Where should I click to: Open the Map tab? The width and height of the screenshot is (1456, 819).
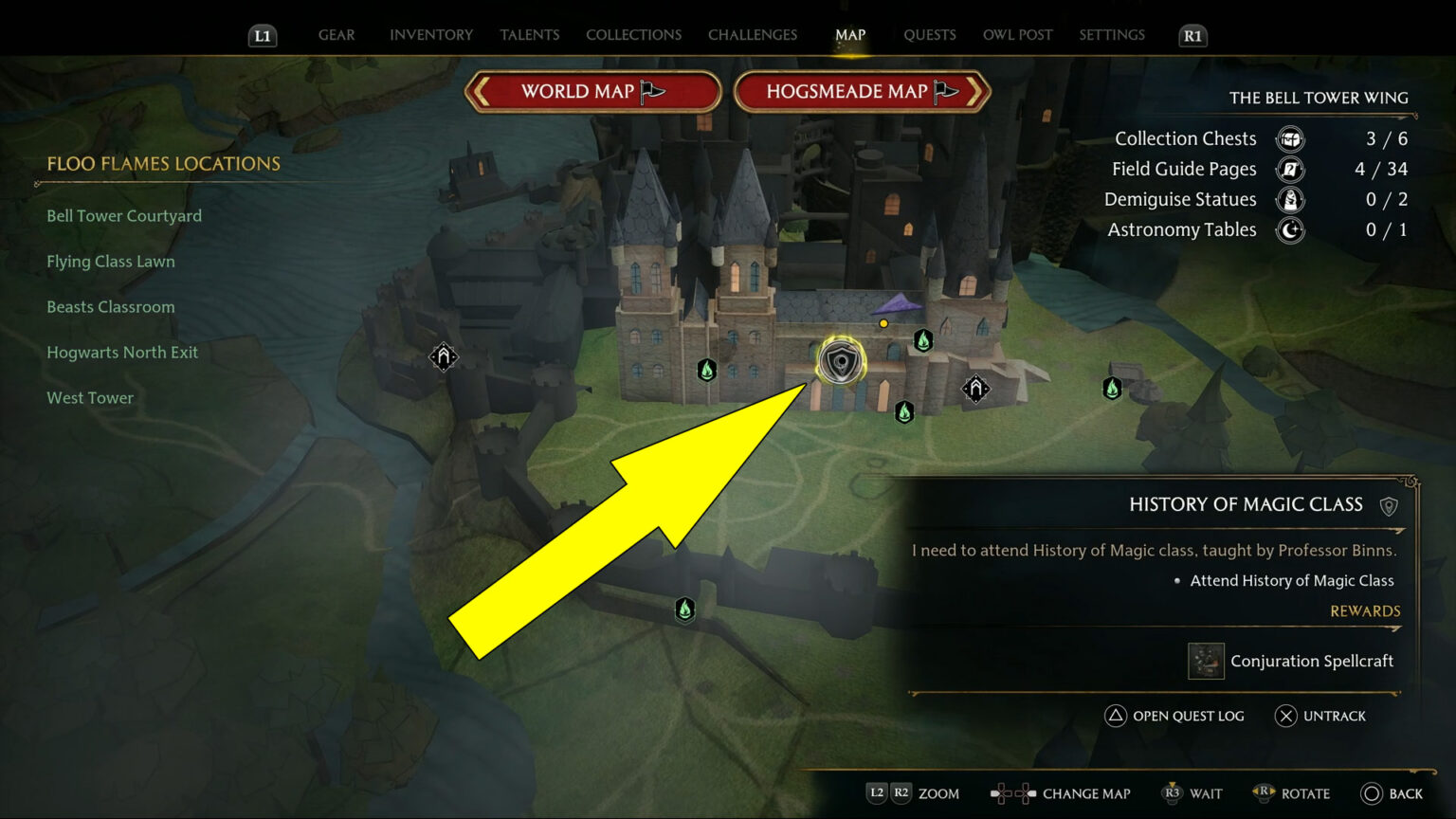850,35
